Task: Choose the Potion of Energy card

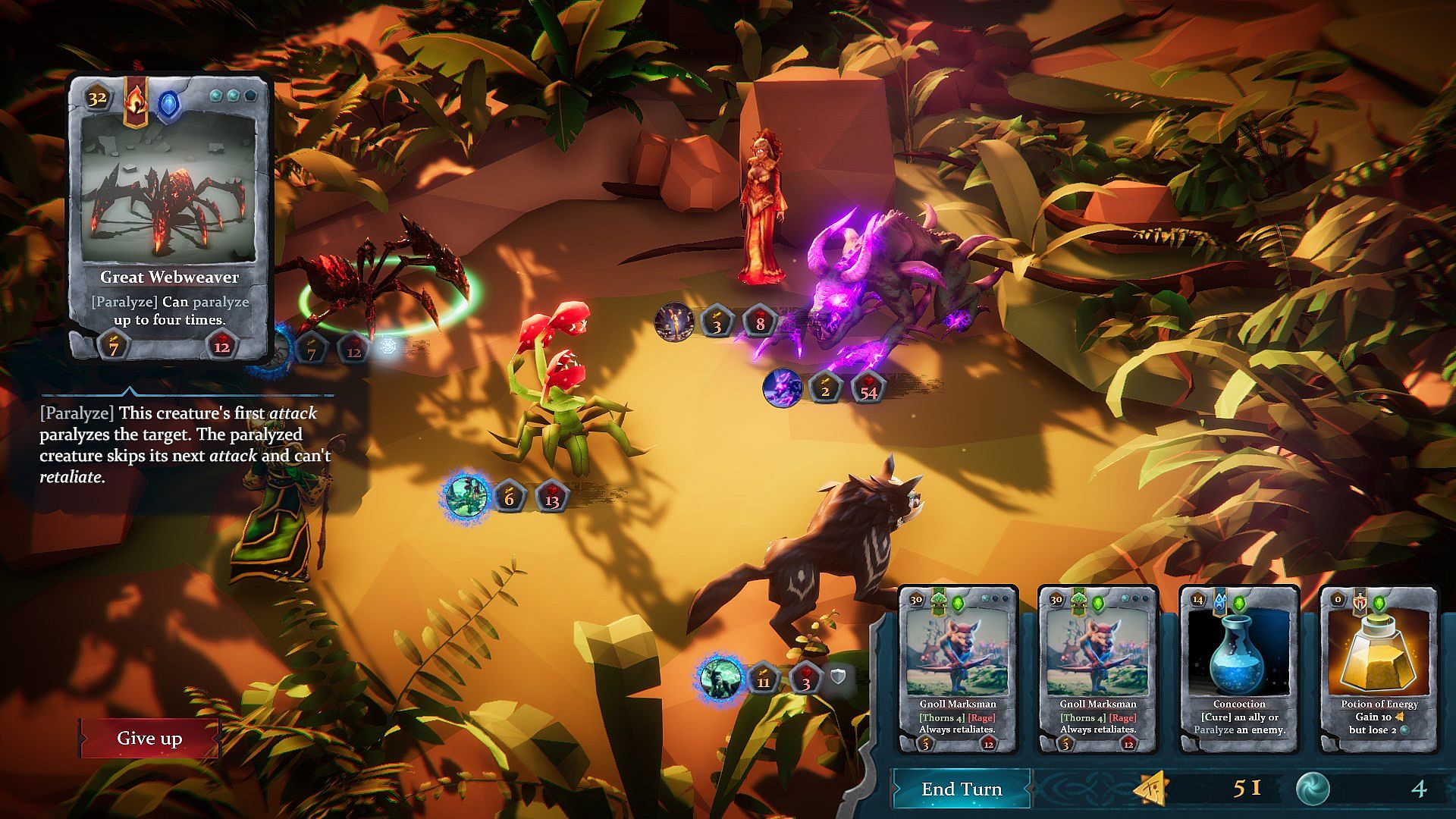Action: (1379, 670)
